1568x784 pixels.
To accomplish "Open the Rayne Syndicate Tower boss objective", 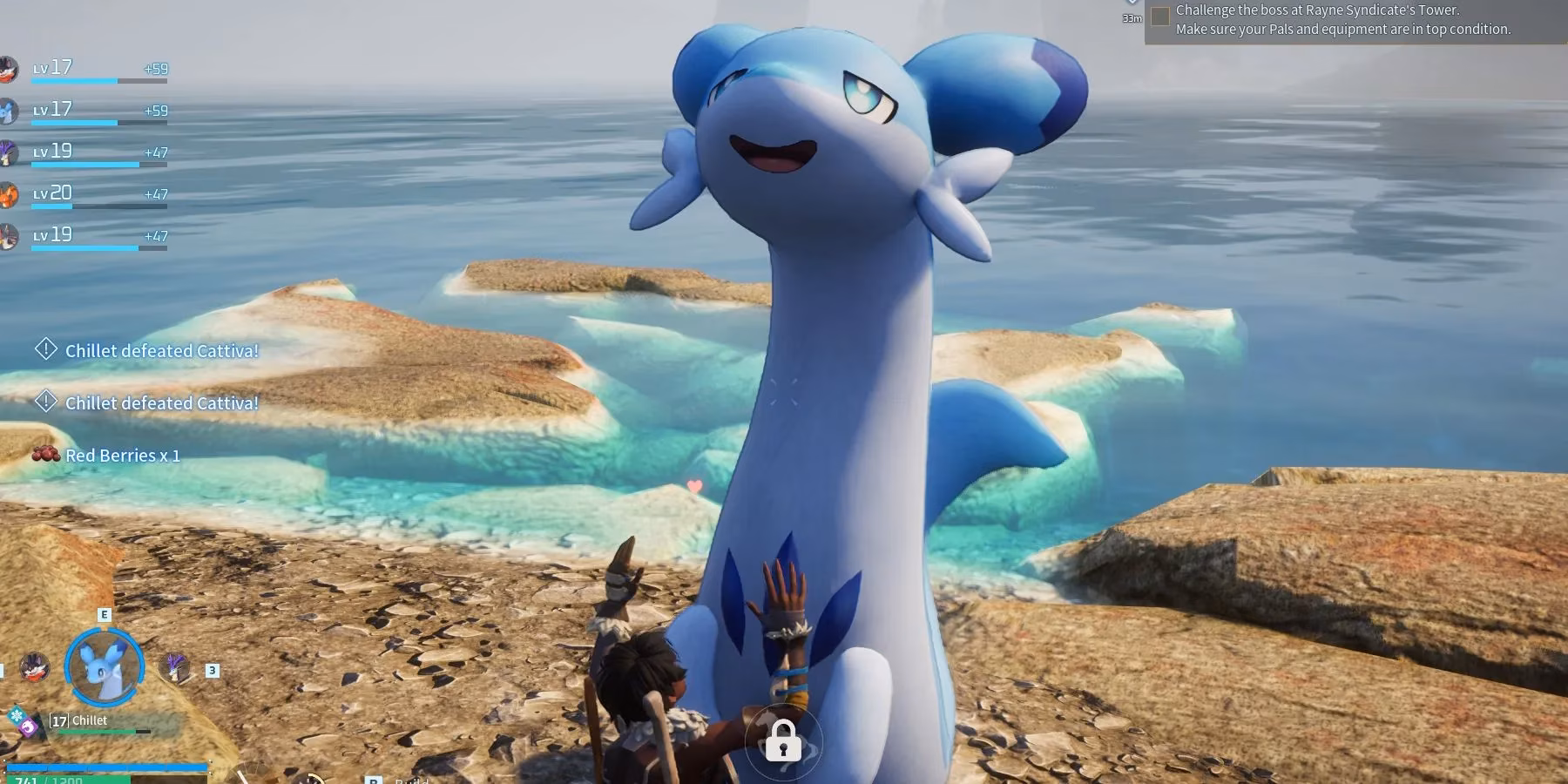I will tap(1342, 20).
